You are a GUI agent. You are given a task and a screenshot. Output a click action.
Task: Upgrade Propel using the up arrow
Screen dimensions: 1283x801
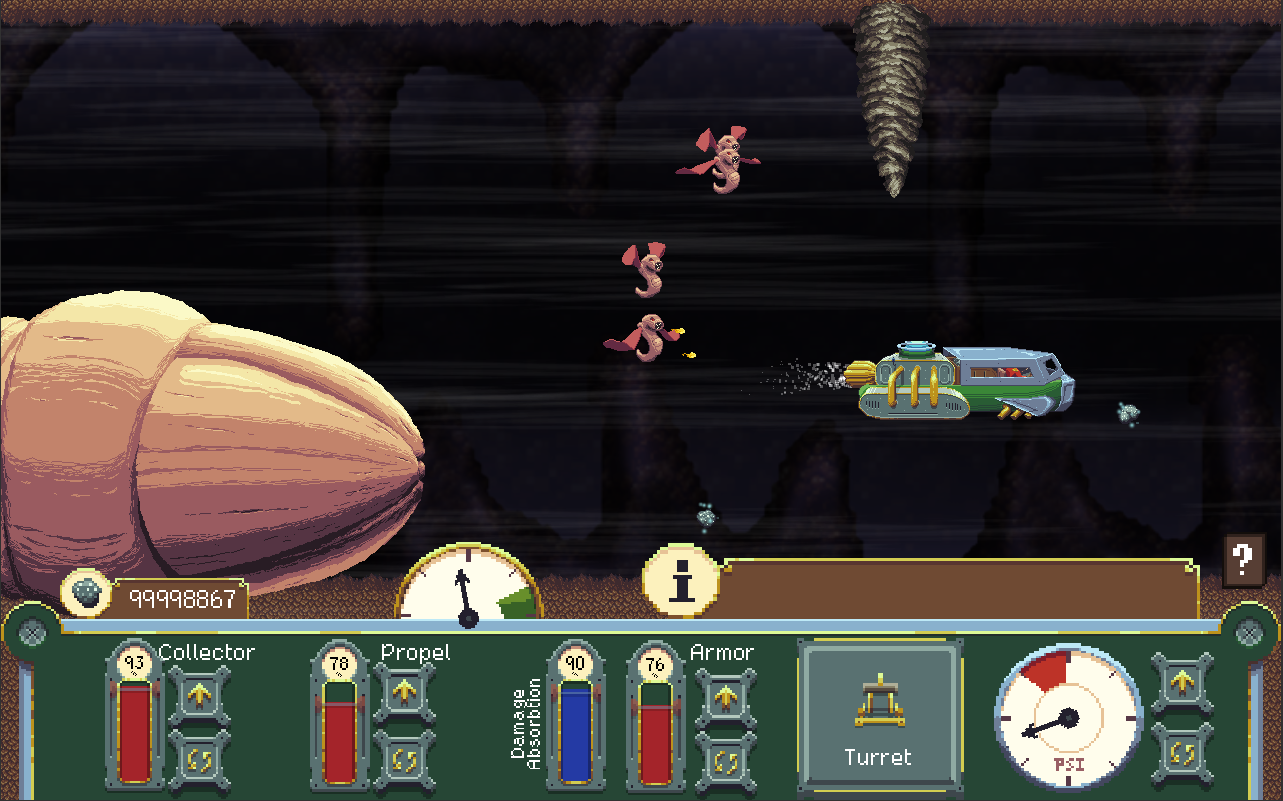tap(404, 694)
